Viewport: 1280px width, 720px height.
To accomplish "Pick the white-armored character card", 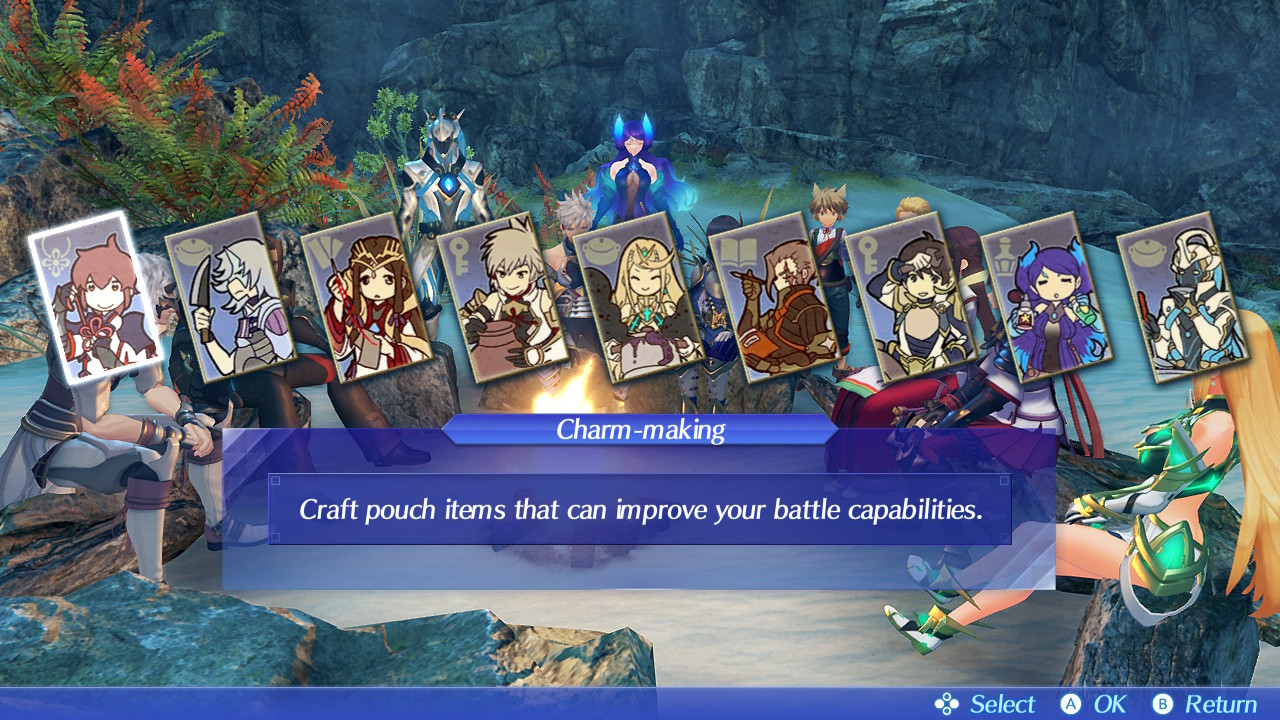I will pyautogui.click(x=1184, y=298).
